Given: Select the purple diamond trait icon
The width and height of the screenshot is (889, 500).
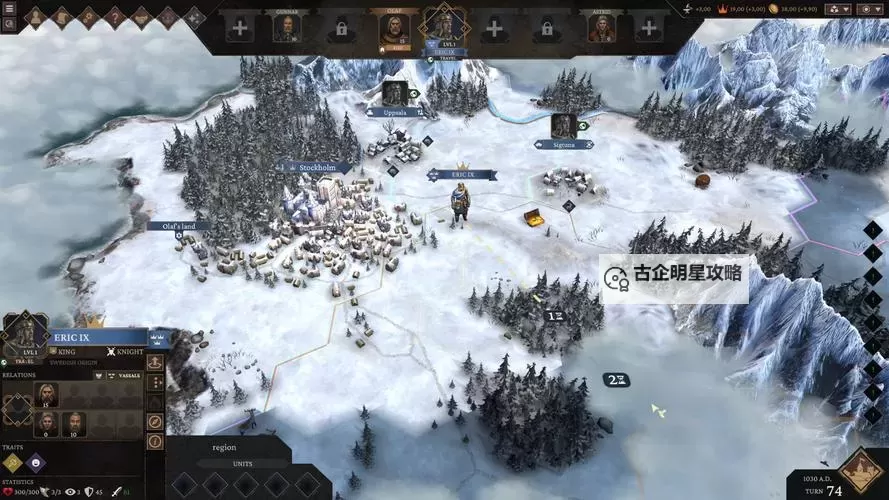Looking at the screenshot, I should [x=35, y=461].
